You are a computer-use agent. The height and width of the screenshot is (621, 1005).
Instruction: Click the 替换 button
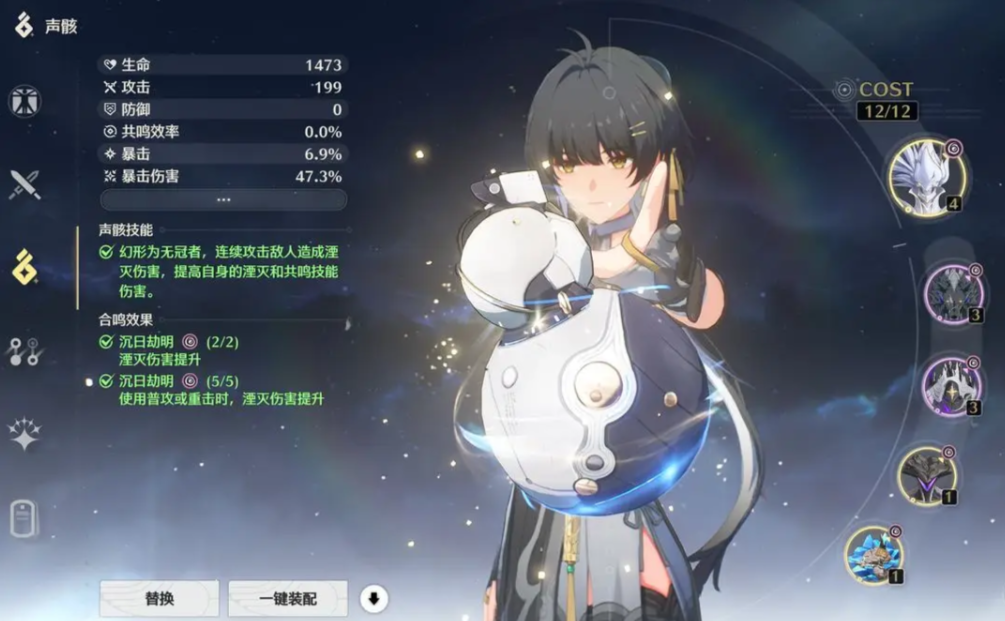[158, 598]
